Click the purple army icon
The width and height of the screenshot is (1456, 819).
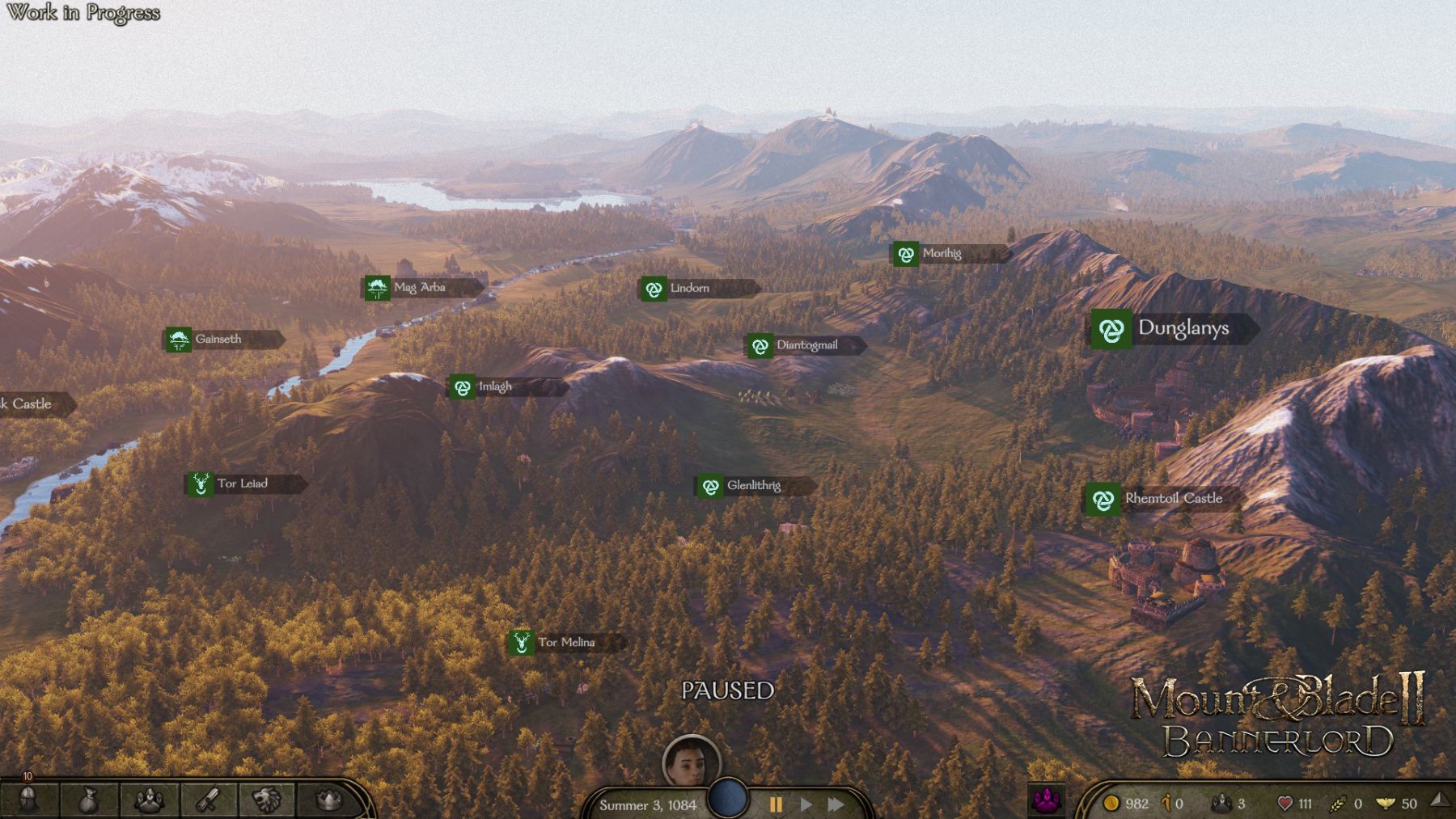coord(1047,801)
